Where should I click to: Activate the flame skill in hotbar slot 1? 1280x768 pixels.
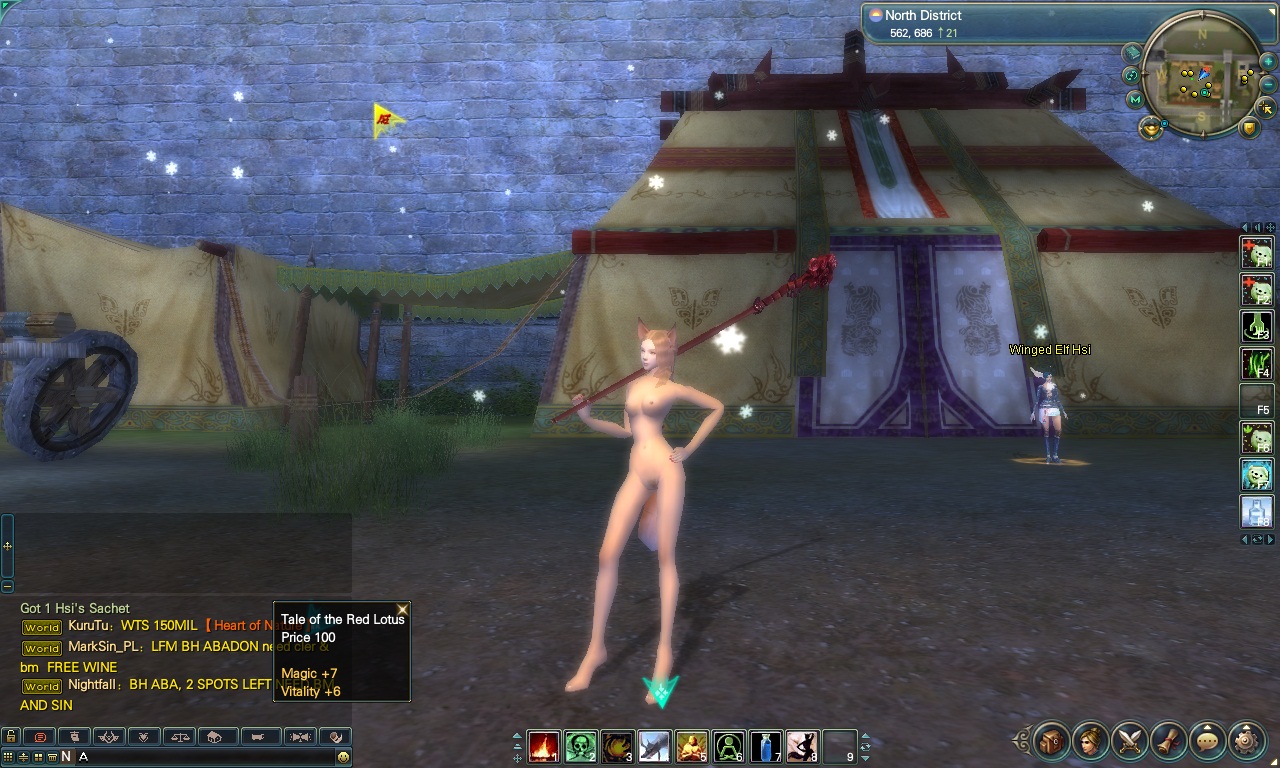544,746
